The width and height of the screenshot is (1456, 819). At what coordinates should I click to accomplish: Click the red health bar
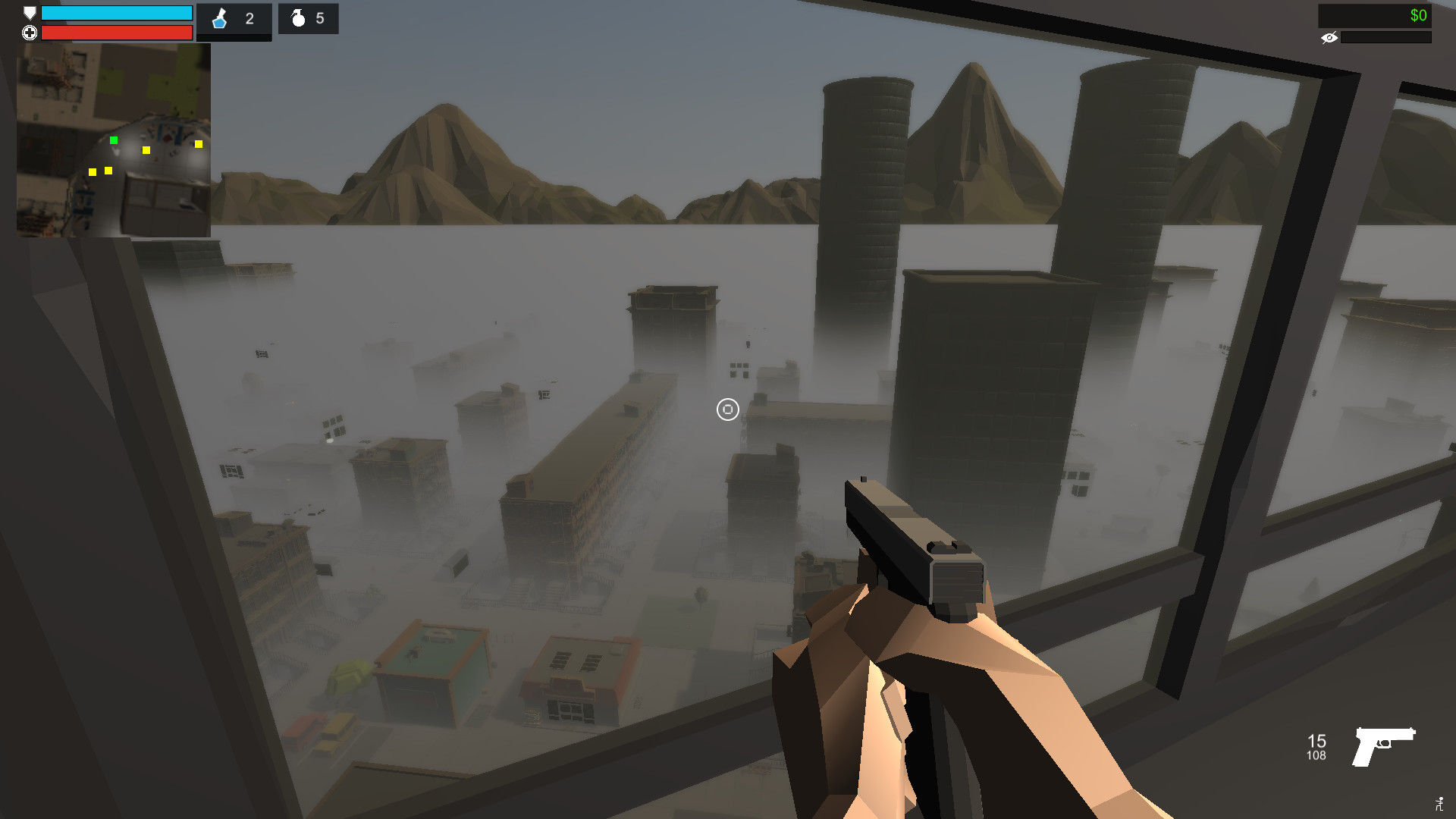point(118,33)
